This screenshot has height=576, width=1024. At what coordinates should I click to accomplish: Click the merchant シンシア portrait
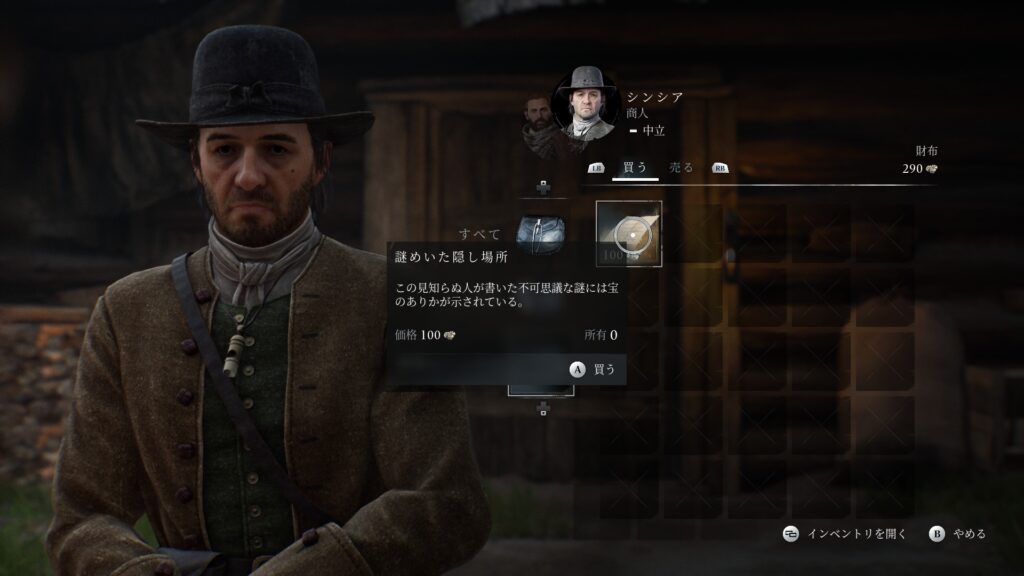tap(586, 102)
